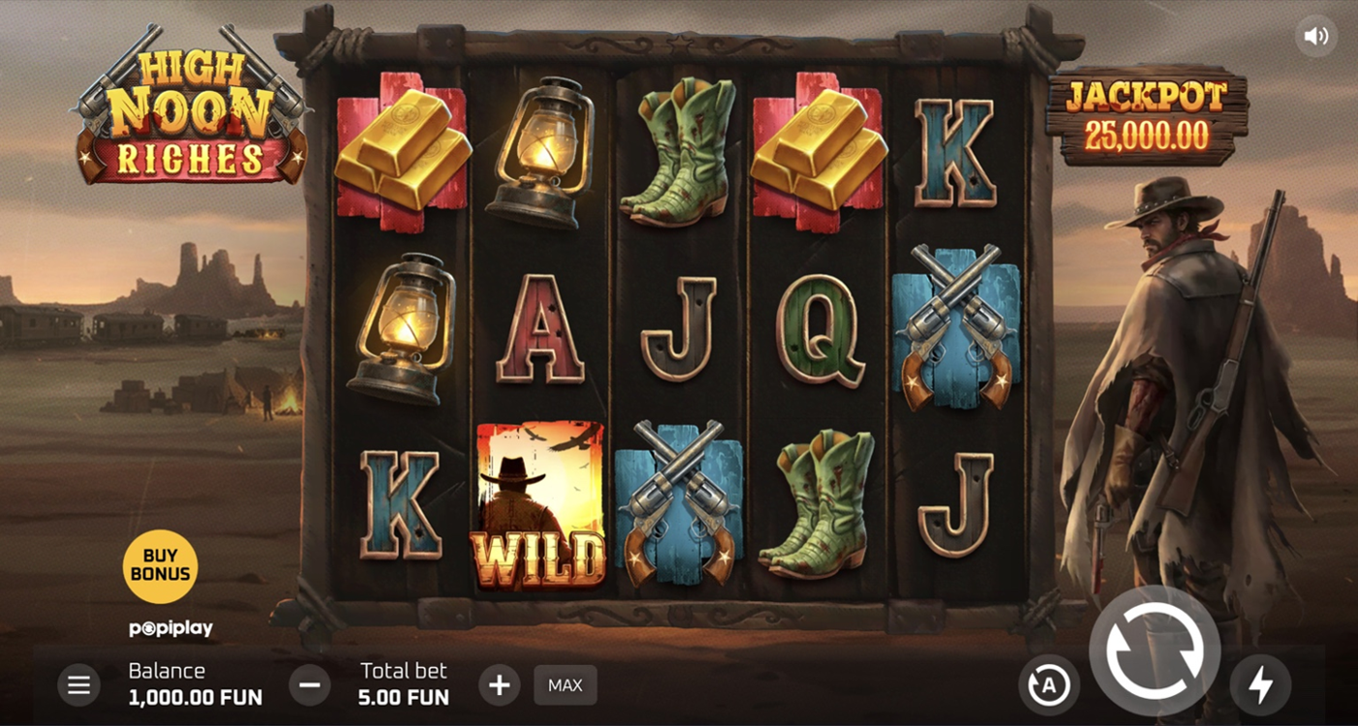Enable autoplay with the A icon

click(x=1049, y=685)
